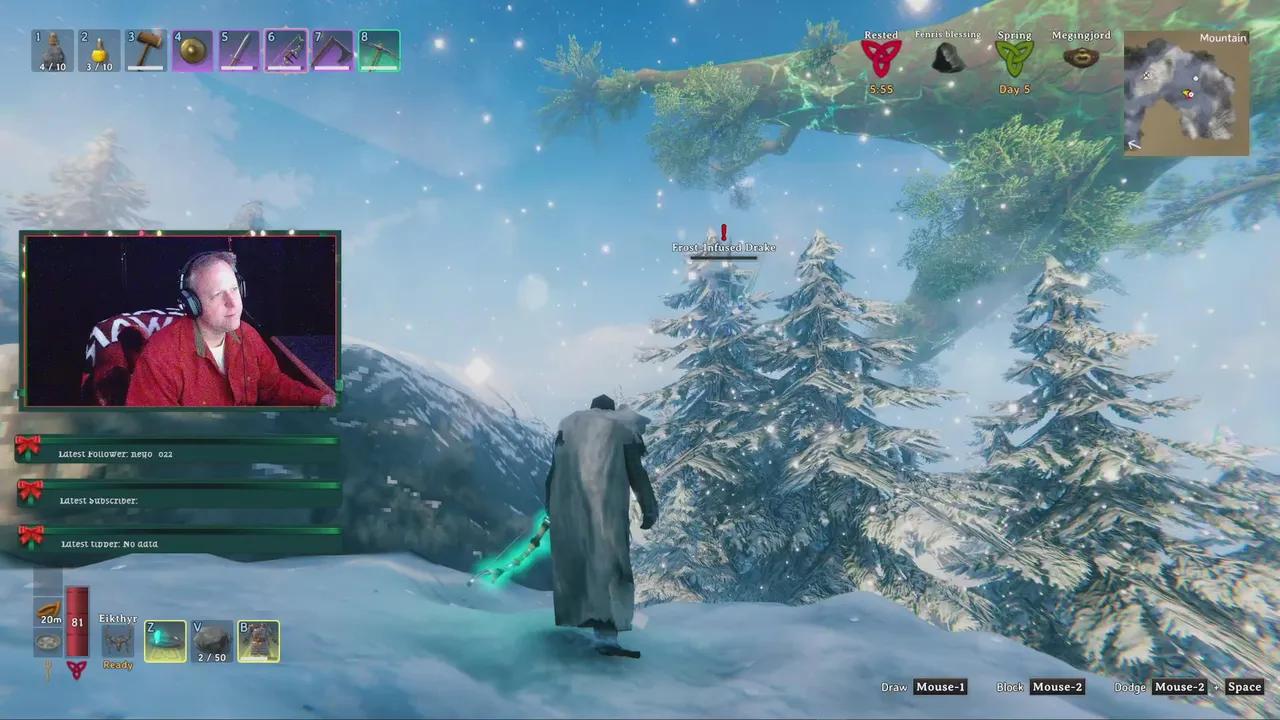Select the item in quick slot B

(x=258, y=642)
